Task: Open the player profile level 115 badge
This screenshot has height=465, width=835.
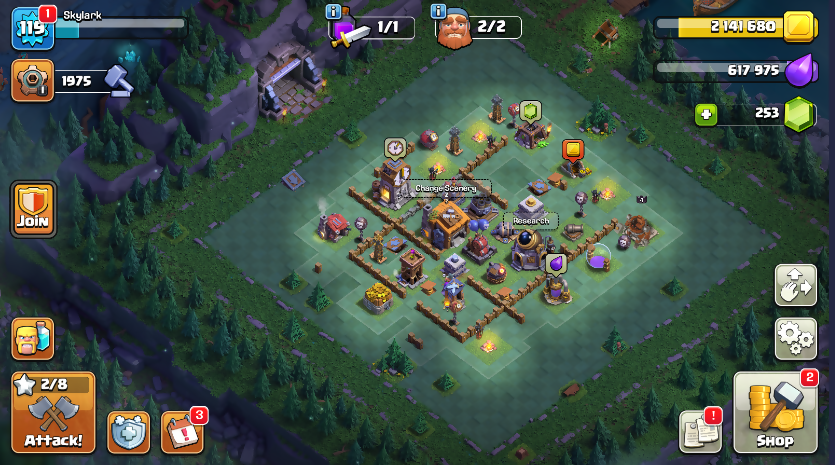Action: click(31, 28)
